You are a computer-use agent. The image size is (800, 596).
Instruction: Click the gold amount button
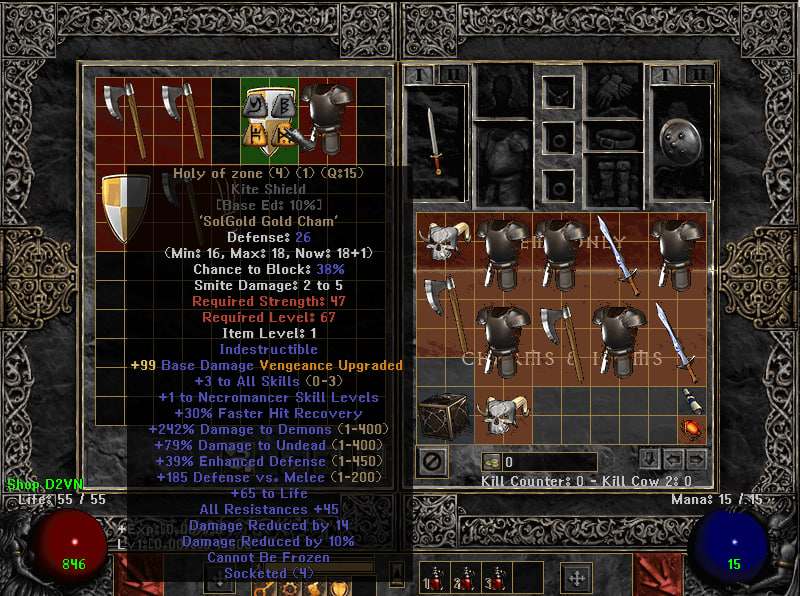[x=492, y=462]
